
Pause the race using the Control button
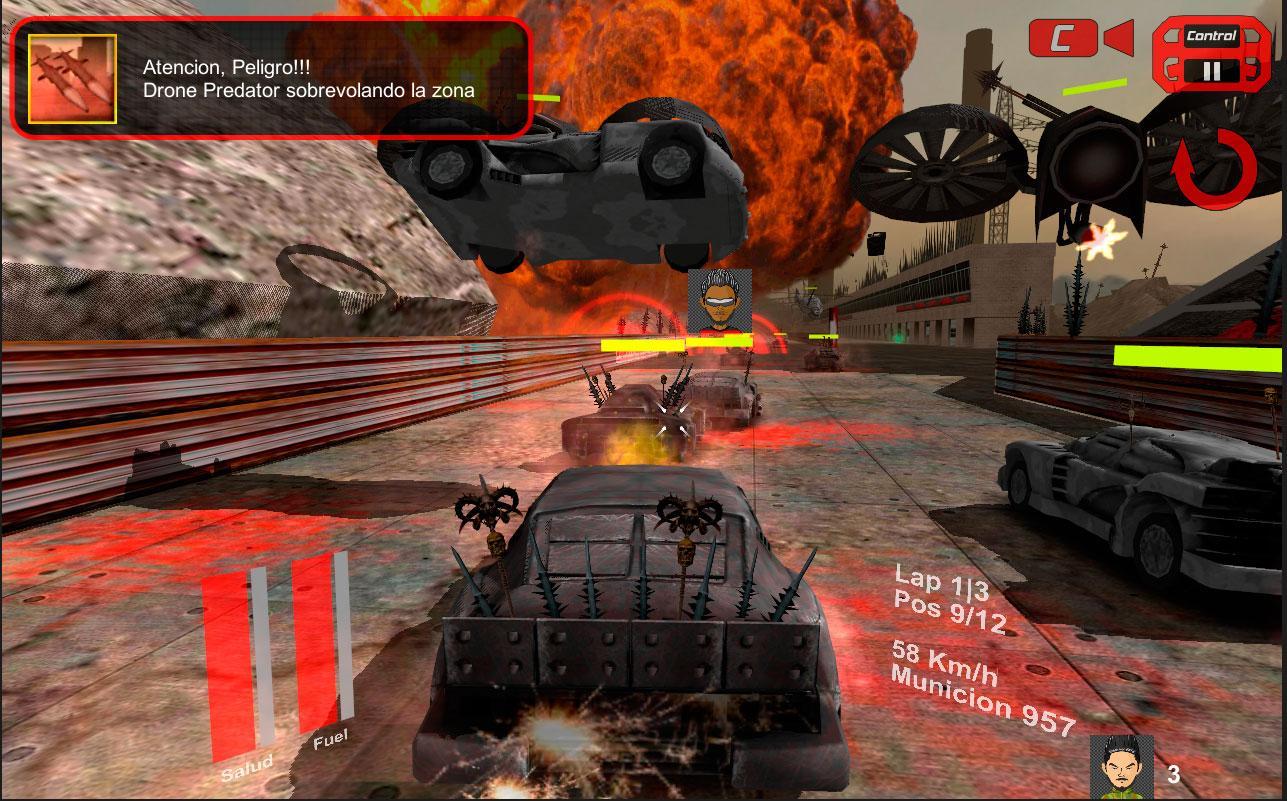[1211, 58]
